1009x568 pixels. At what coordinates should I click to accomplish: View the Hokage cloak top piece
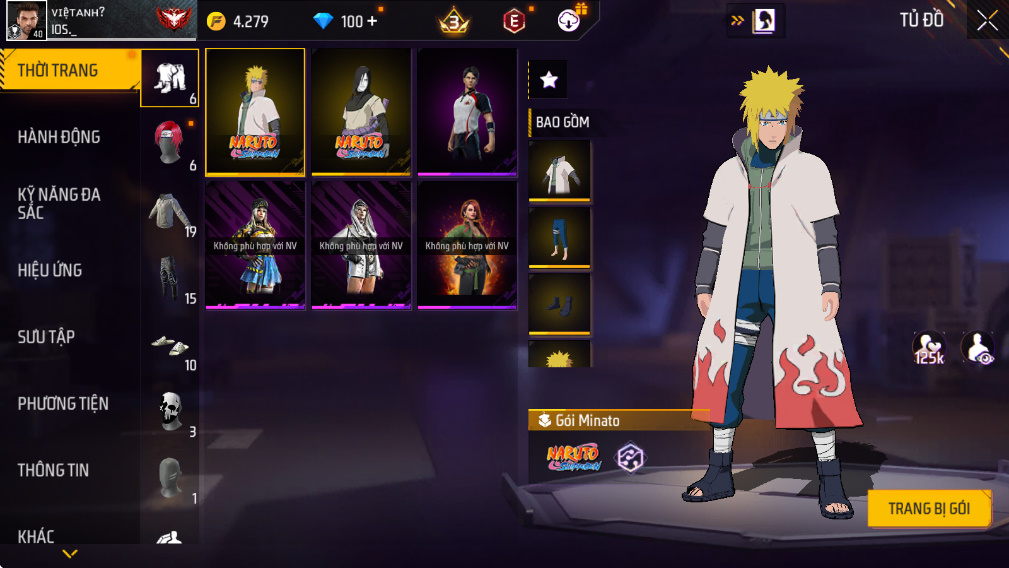[559, 172]
